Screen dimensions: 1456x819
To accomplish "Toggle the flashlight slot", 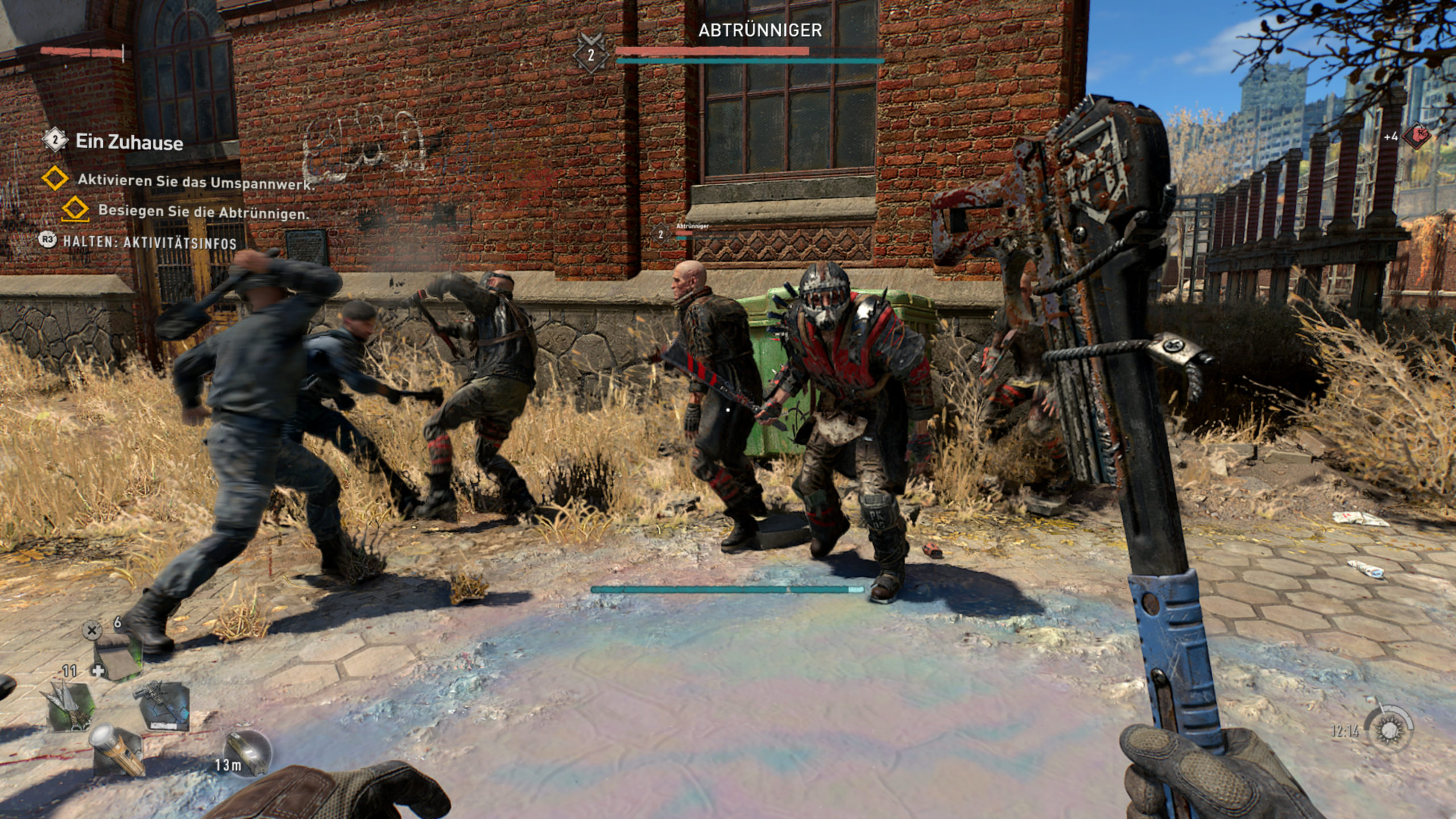I will 117,751.
